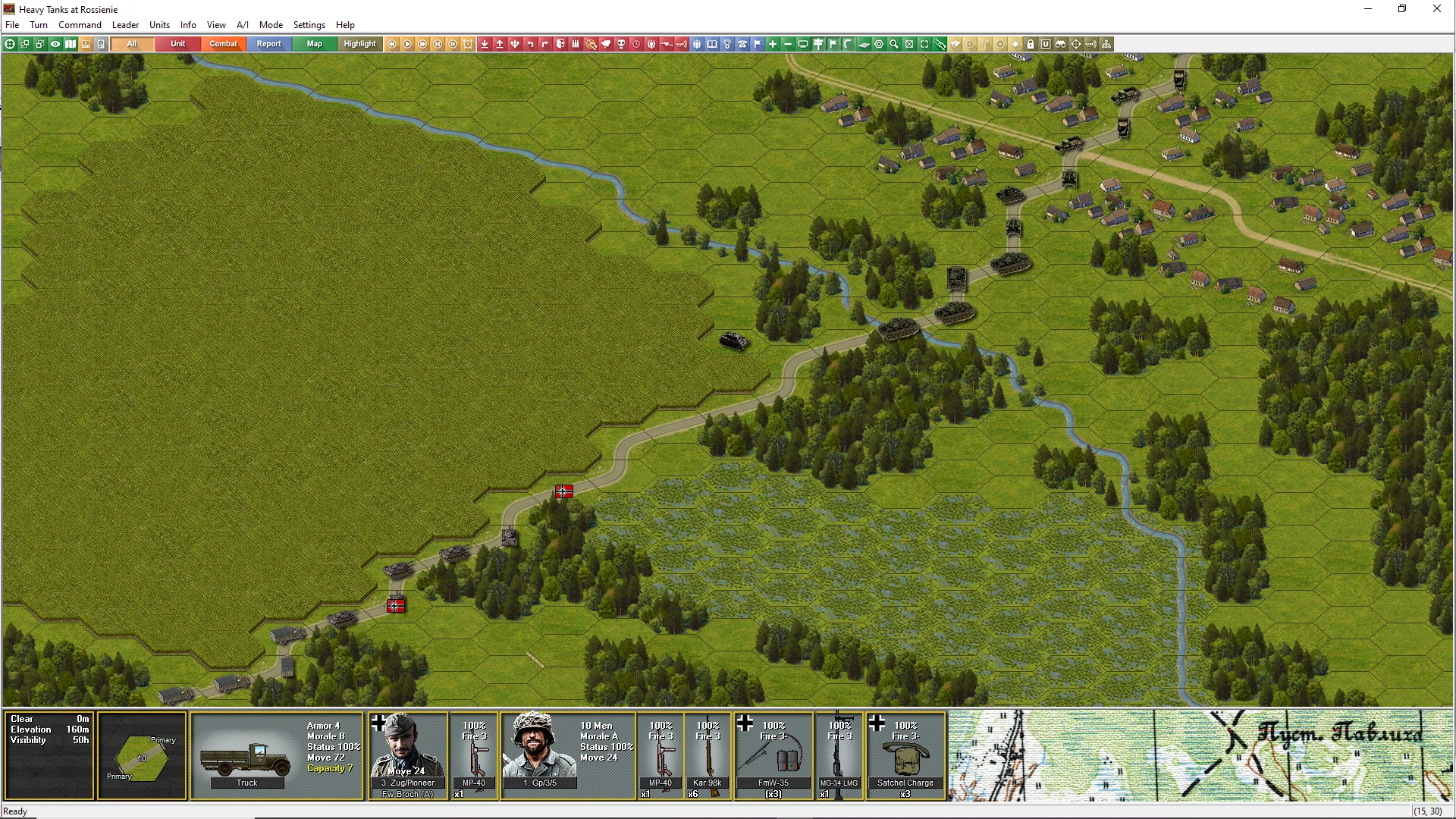Close the game window

tap(1436, 9)
